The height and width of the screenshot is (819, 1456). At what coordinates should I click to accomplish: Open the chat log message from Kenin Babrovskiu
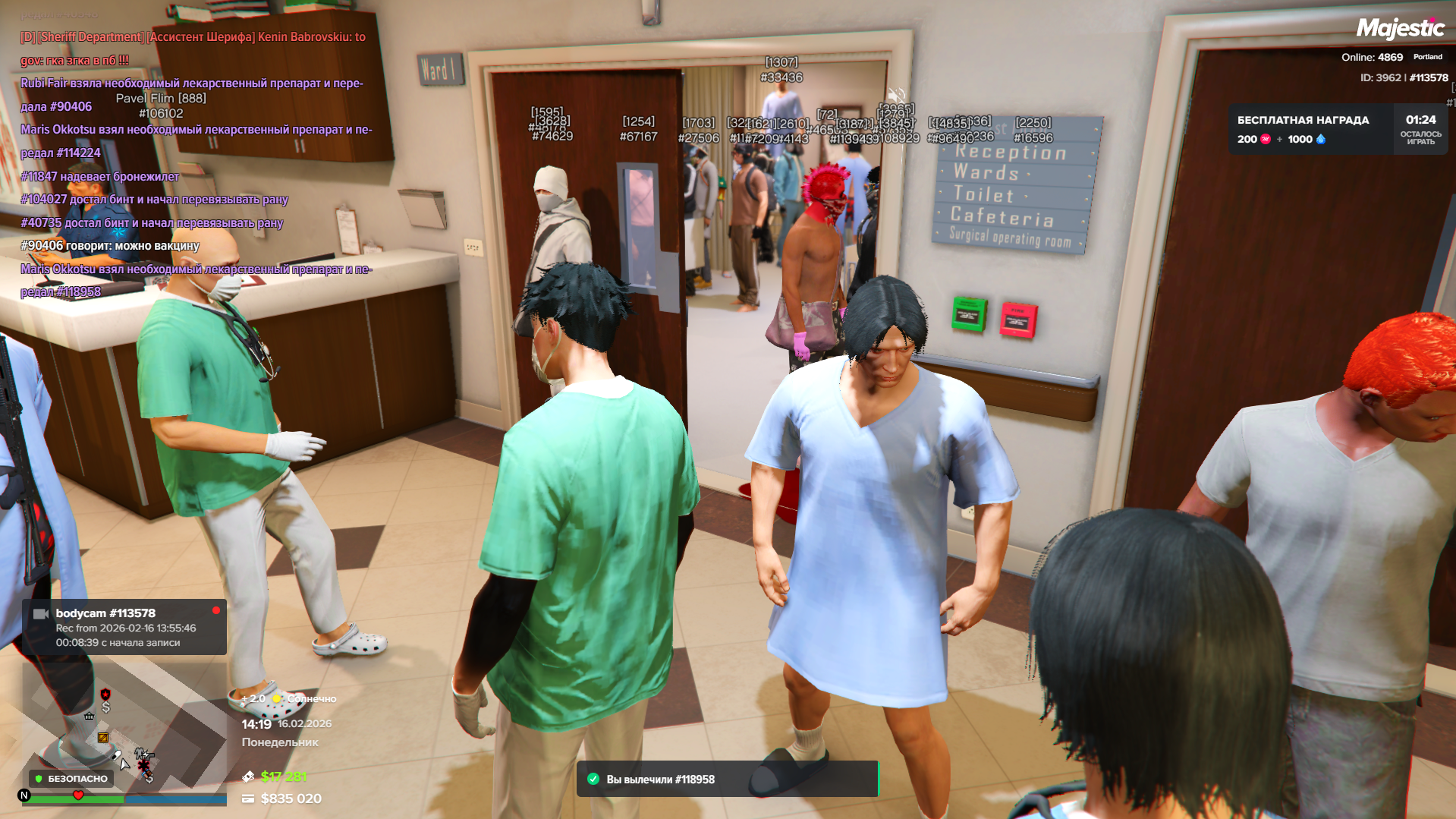[193, 48]
